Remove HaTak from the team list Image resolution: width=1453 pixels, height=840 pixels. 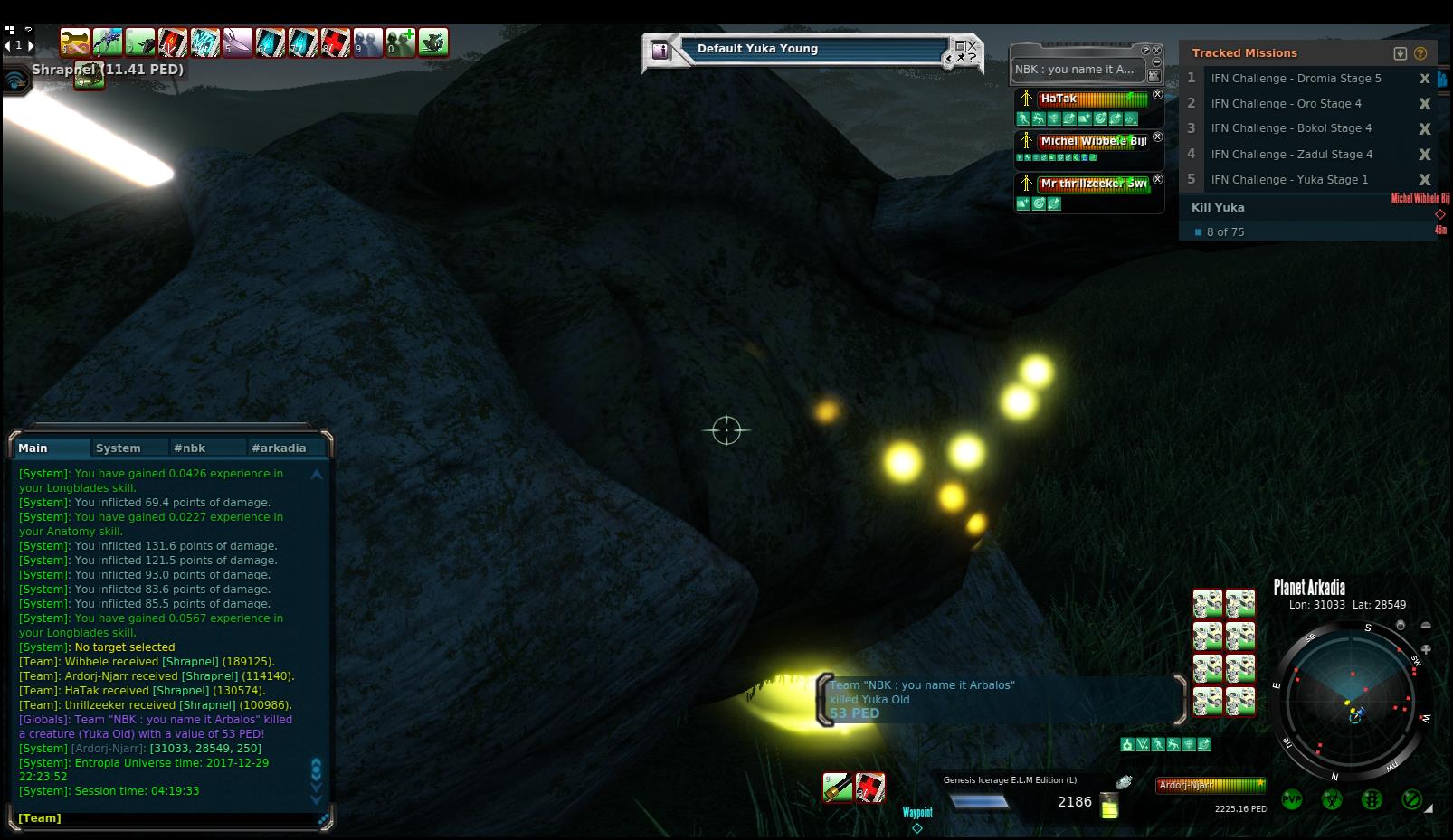coord(1157,94)
